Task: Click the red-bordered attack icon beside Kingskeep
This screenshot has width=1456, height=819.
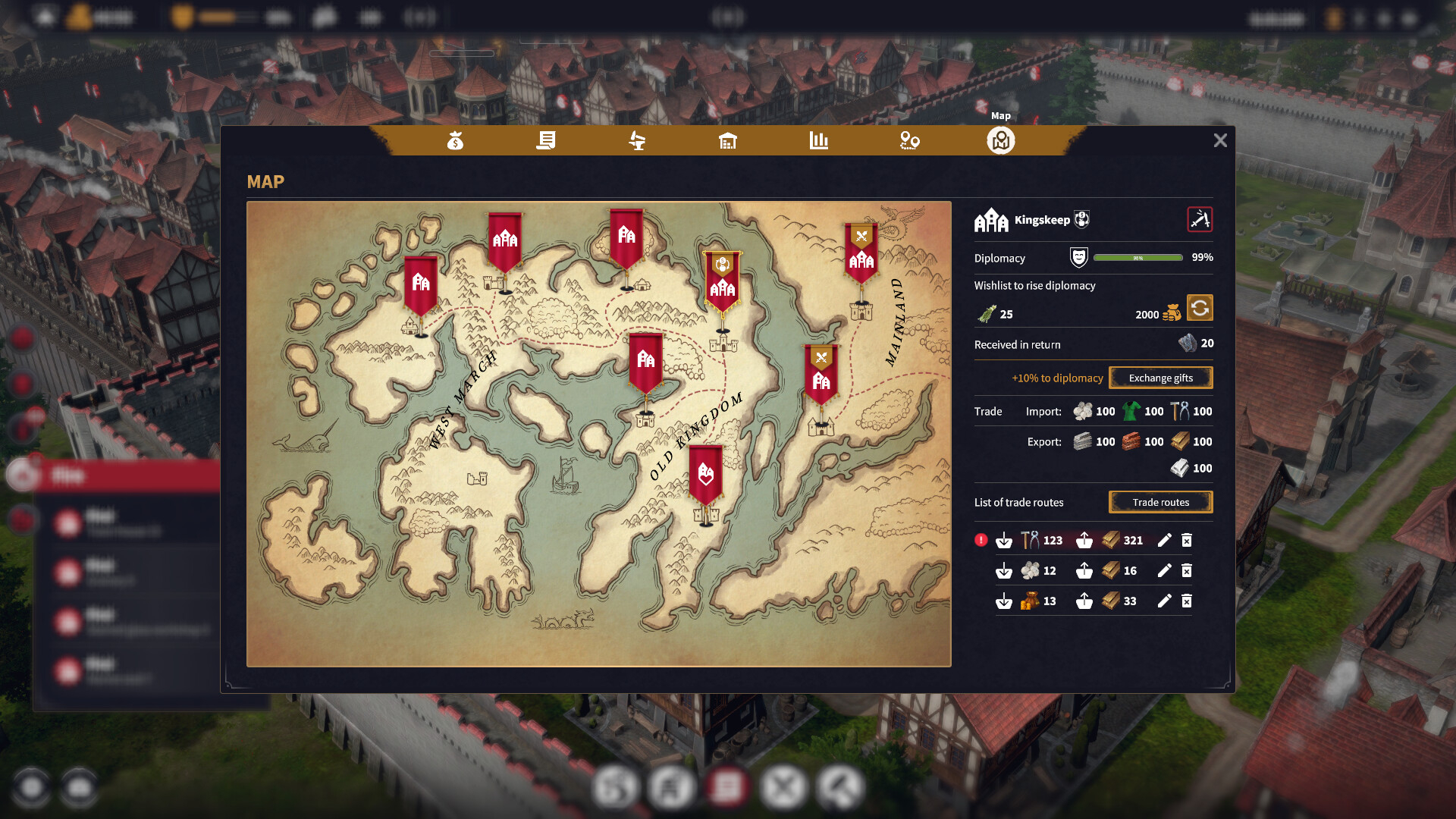Action: (x=1200, y=220)
